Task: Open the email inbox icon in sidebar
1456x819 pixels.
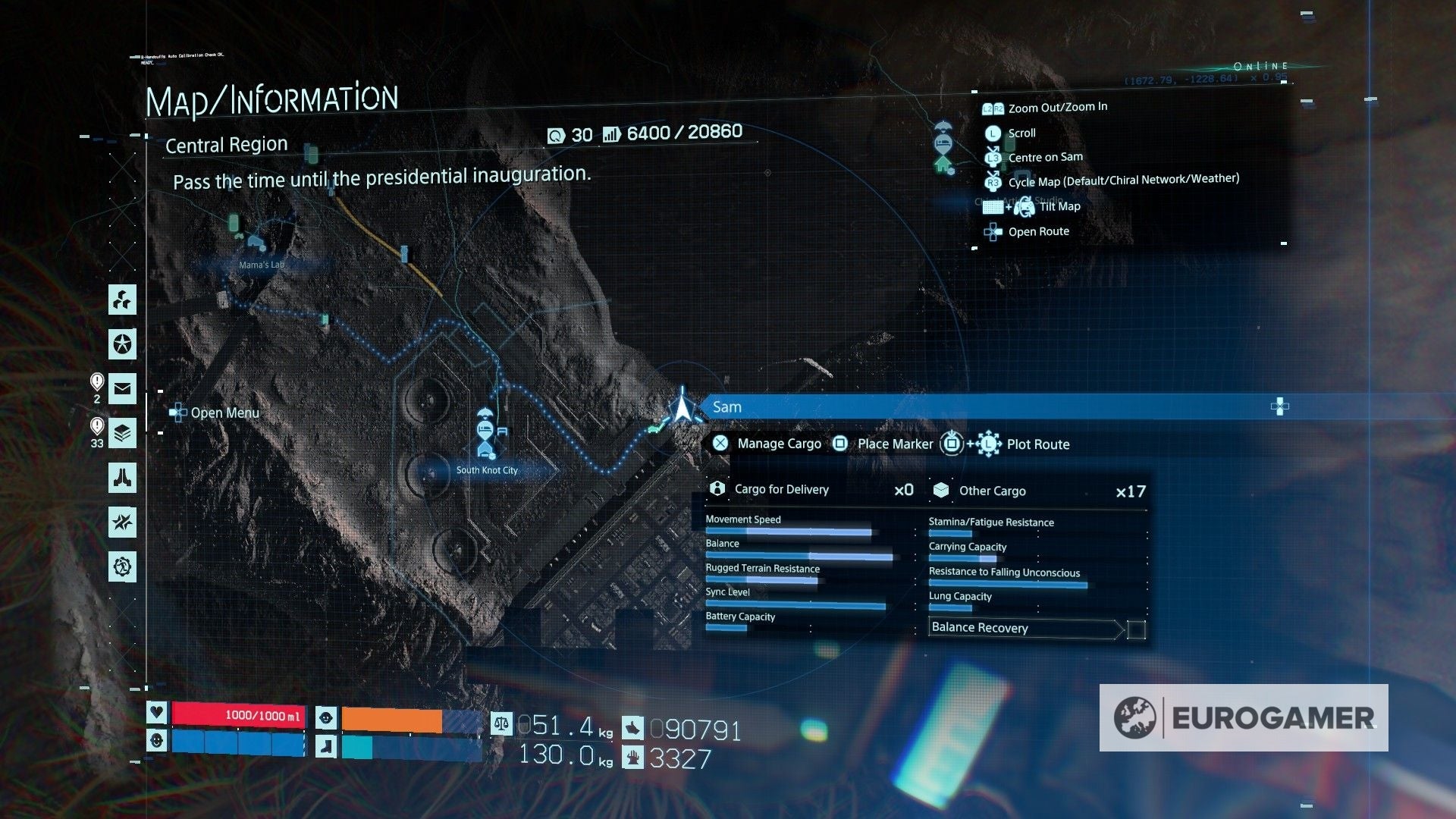Action: tap(123, 390)
